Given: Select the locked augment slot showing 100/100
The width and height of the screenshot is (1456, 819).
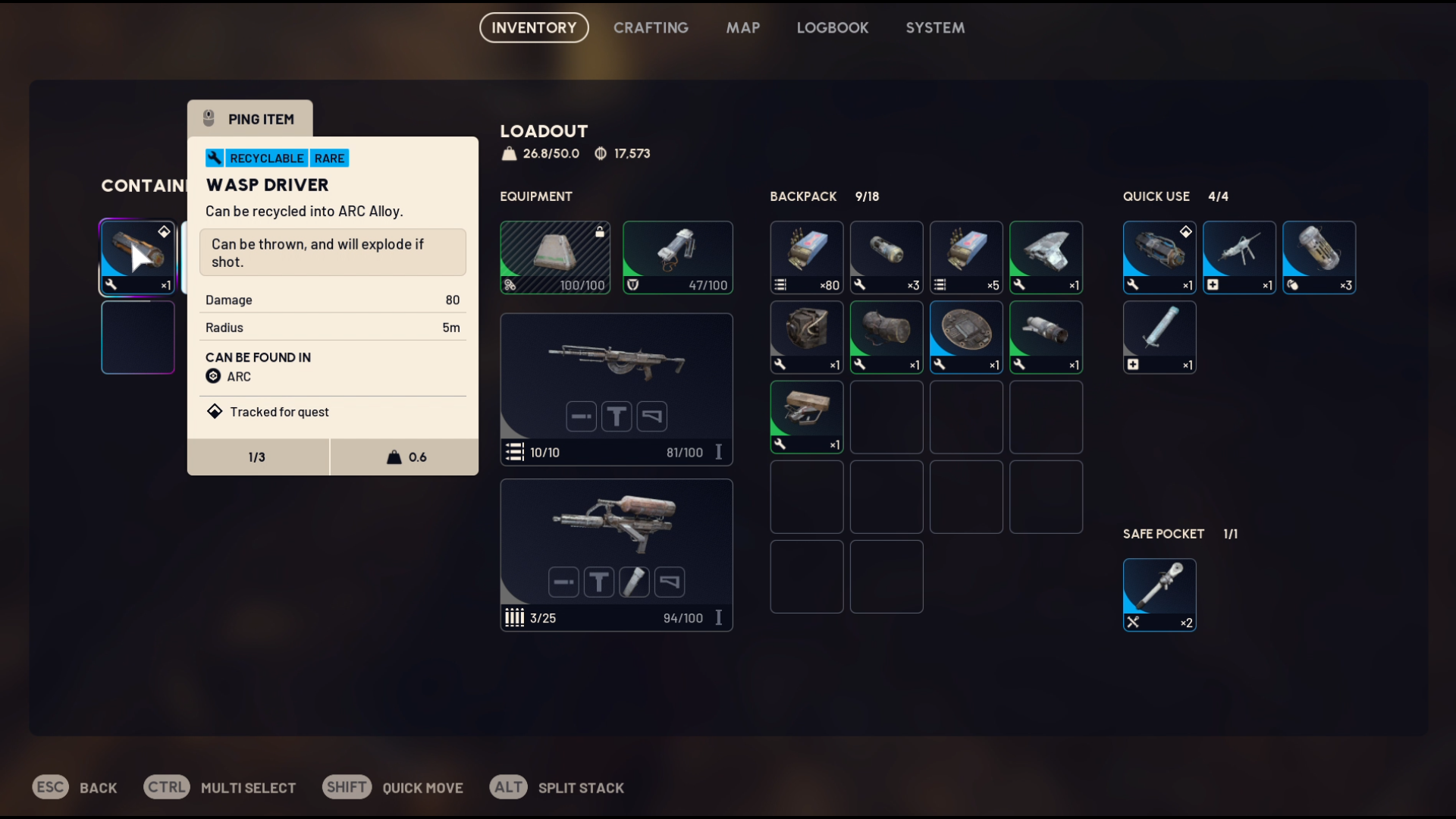Looking at the screenshot, I should point(555,257).
